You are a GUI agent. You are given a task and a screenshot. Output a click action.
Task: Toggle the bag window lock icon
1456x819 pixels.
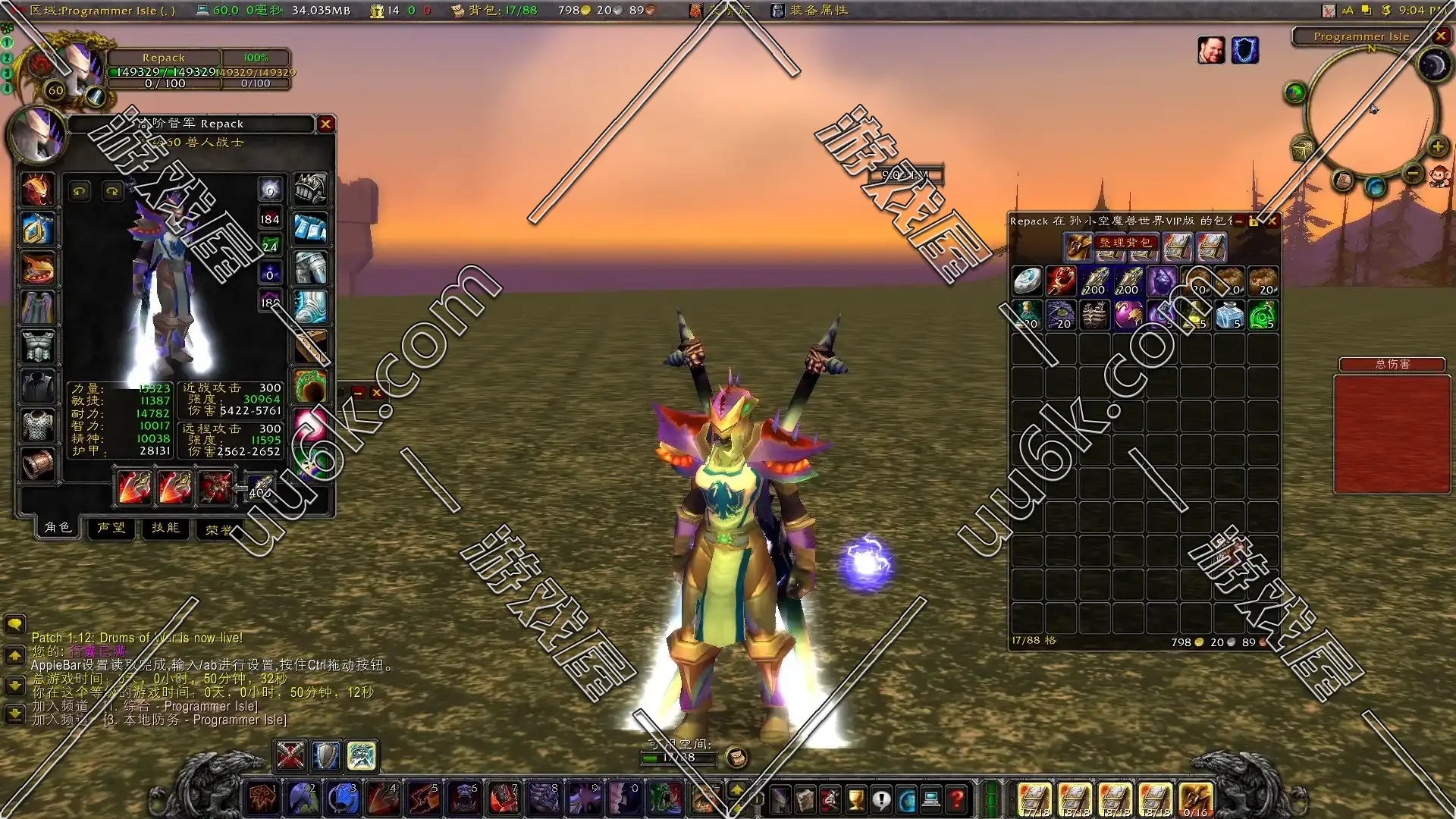[x=1254, y=221]
